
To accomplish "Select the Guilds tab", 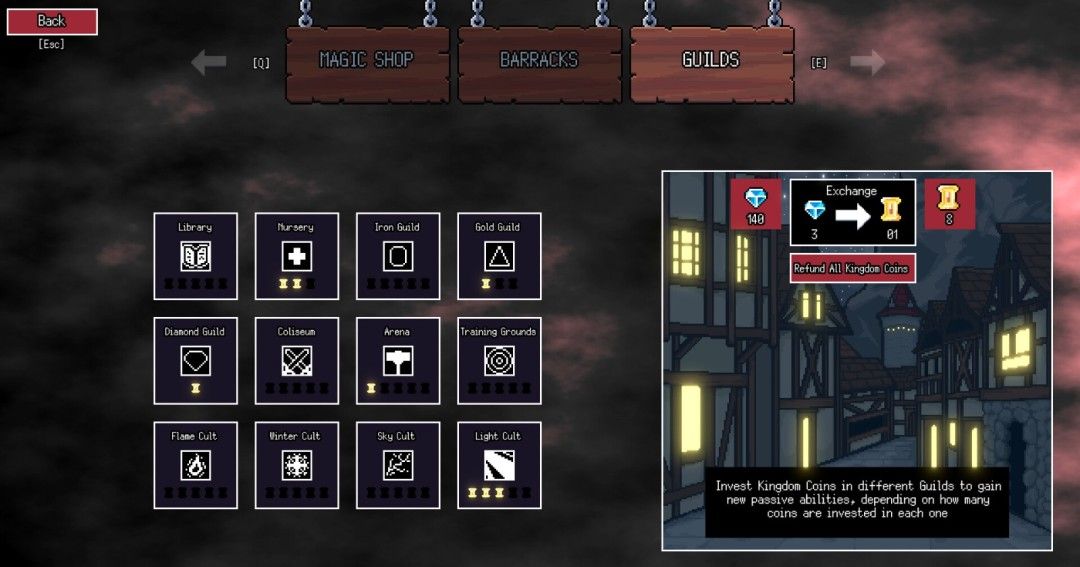I will point(711,61).
